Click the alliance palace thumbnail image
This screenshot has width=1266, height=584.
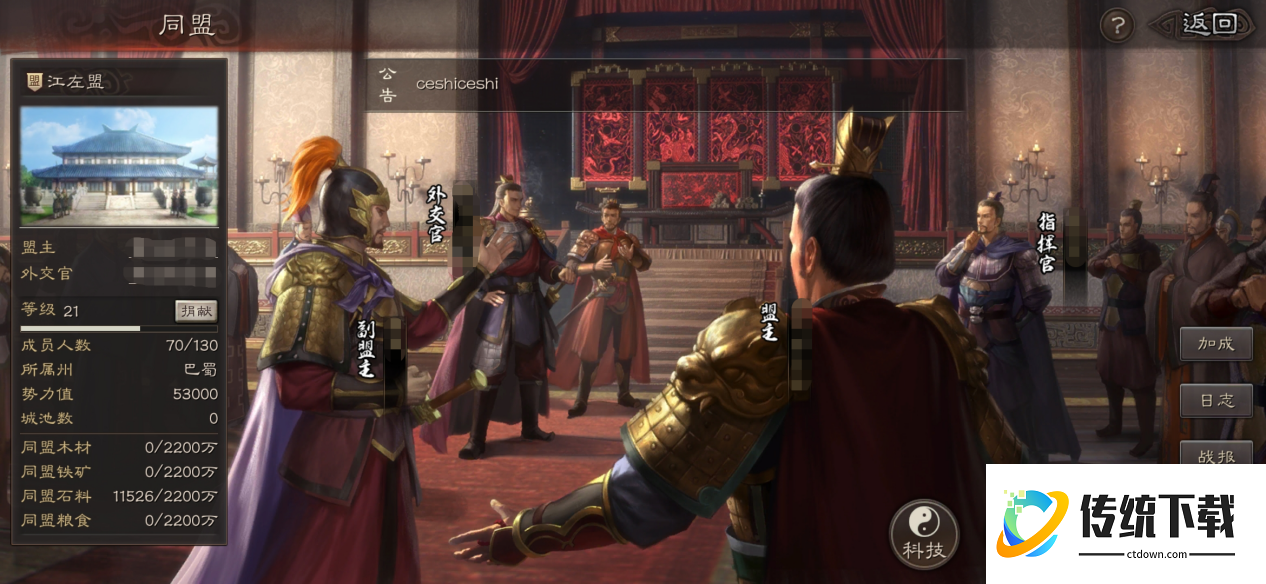(119, 165)
